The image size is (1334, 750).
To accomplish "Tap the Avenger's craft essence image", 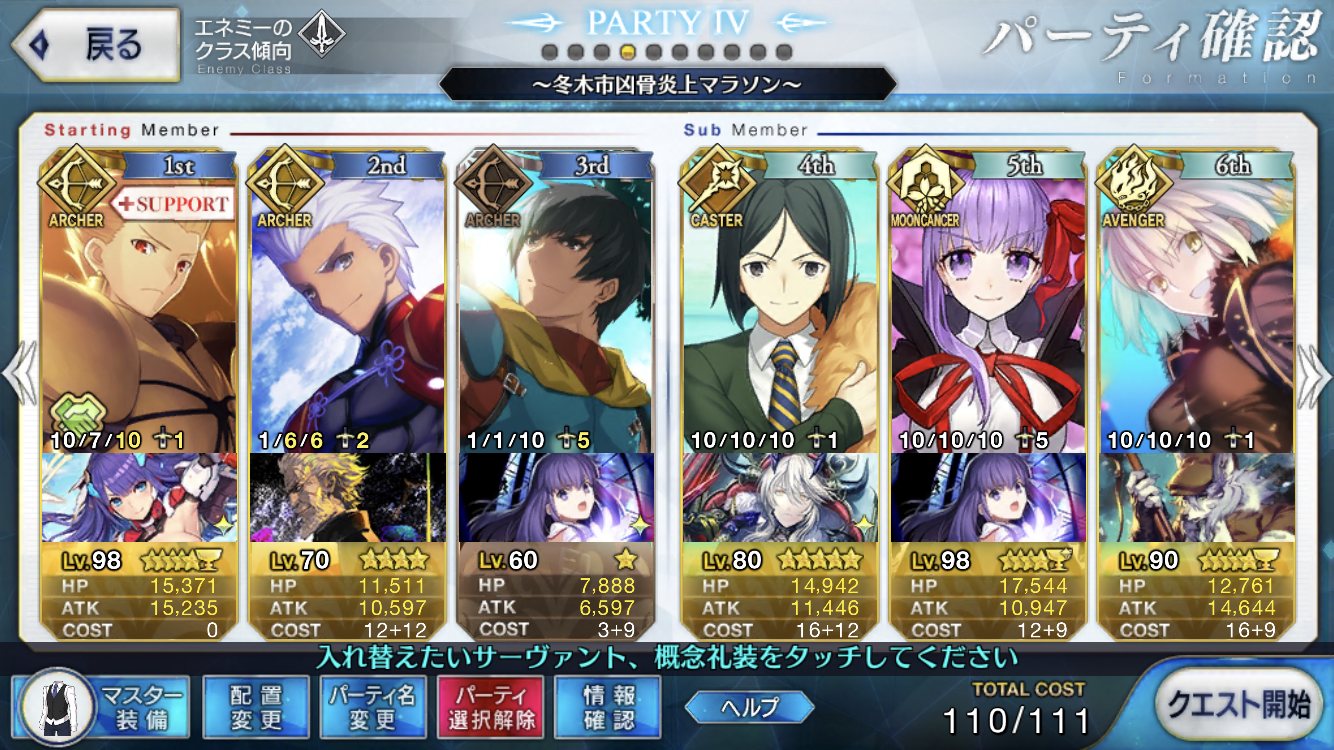I will pyautogui.click(x=1197, y=497).
